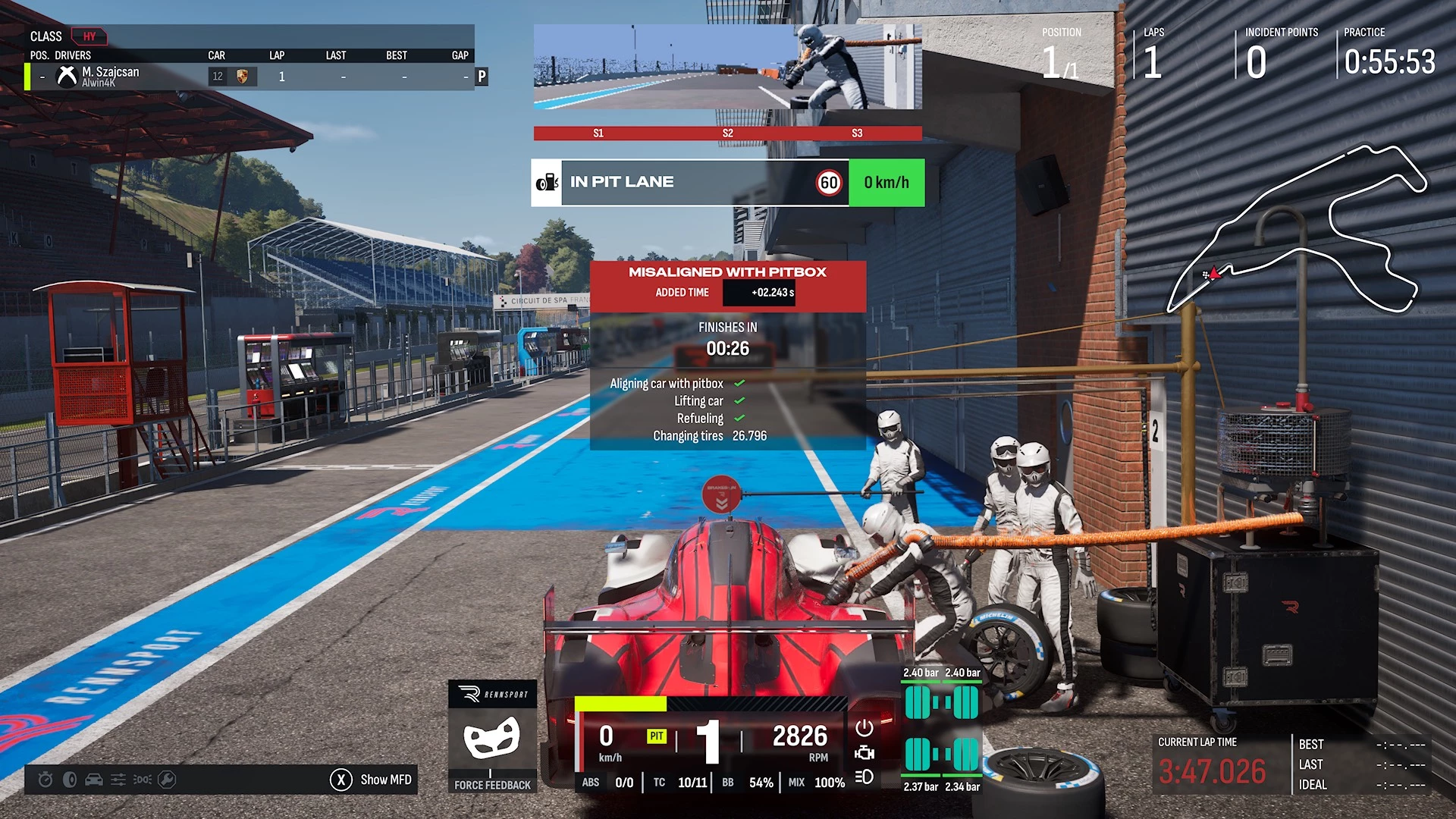Open the pit crew camera thumbnail
This screenshot has width=1456, height=819.
pyautogui.click(x=727, y=67)
